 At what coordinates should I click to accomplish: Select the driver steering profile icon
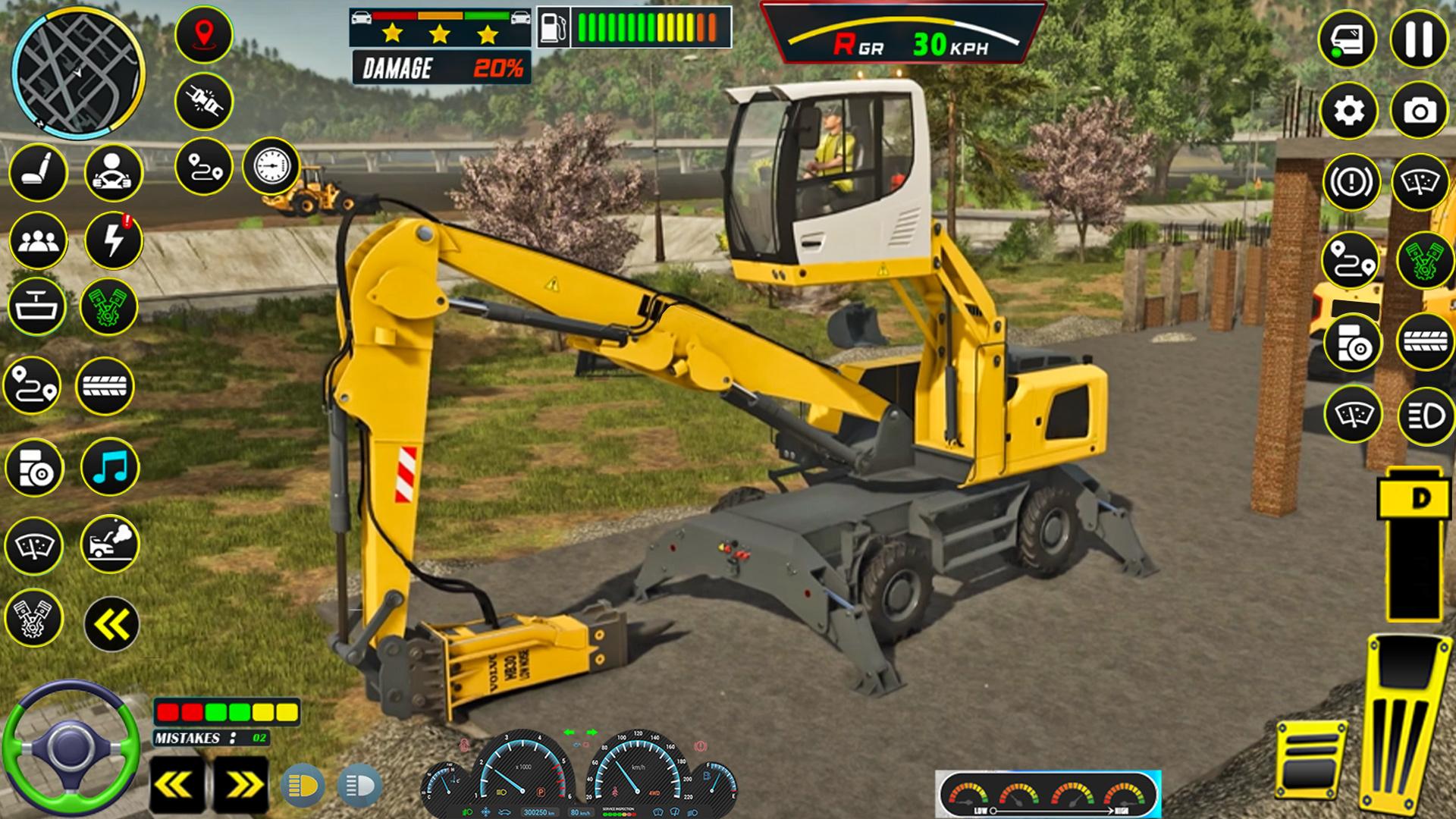pos(113,173)
